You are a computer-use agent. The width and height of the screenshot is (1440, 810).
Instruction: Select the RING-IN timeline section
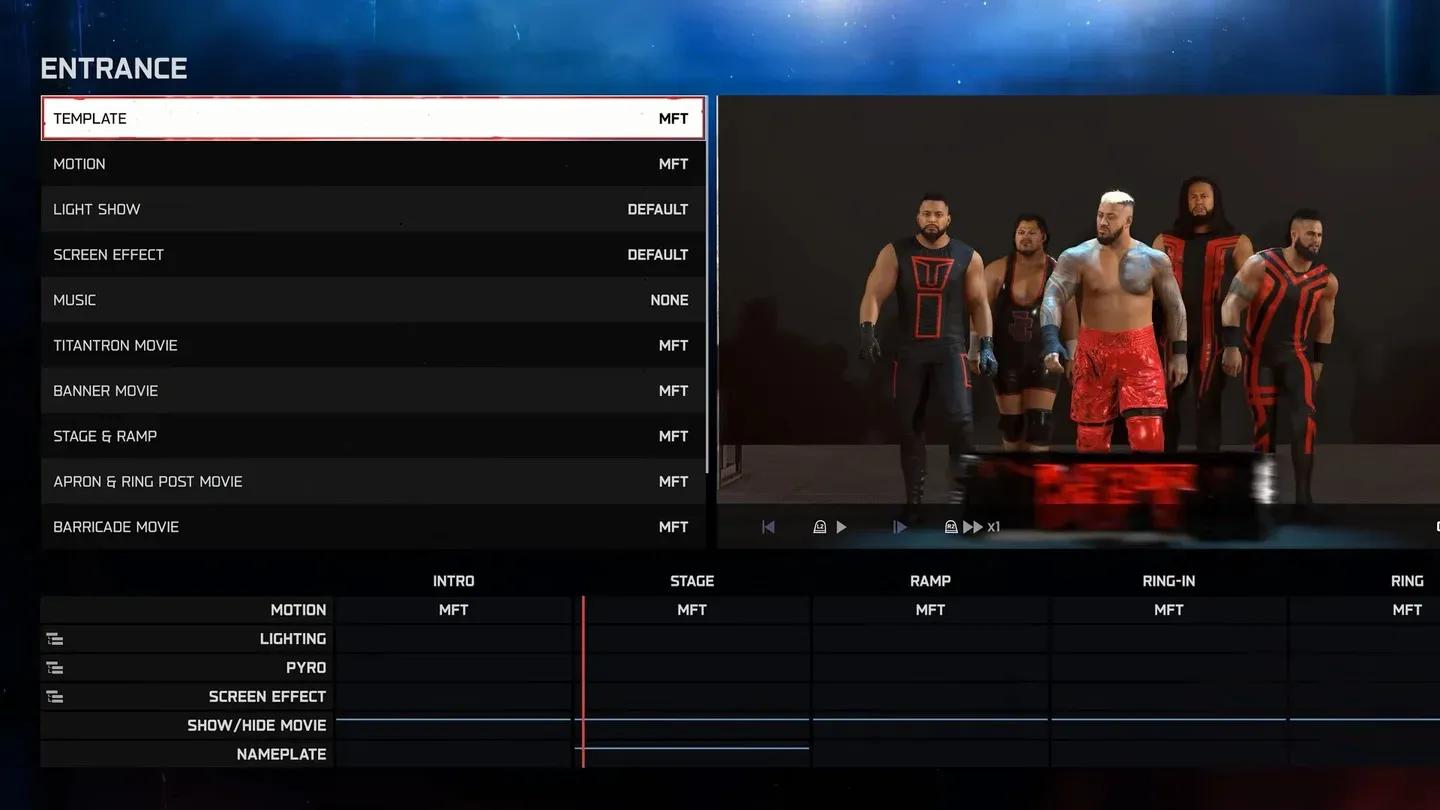[1167, 580]
